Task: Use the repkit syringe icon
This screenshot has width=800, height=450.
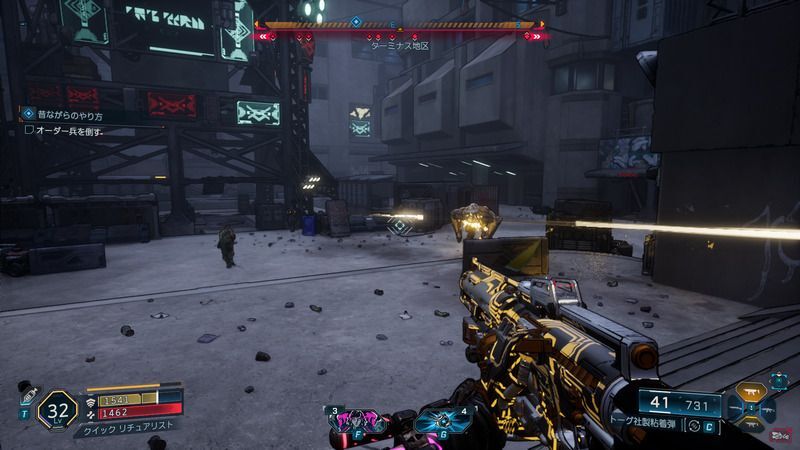Action: (x=26, y=394)
